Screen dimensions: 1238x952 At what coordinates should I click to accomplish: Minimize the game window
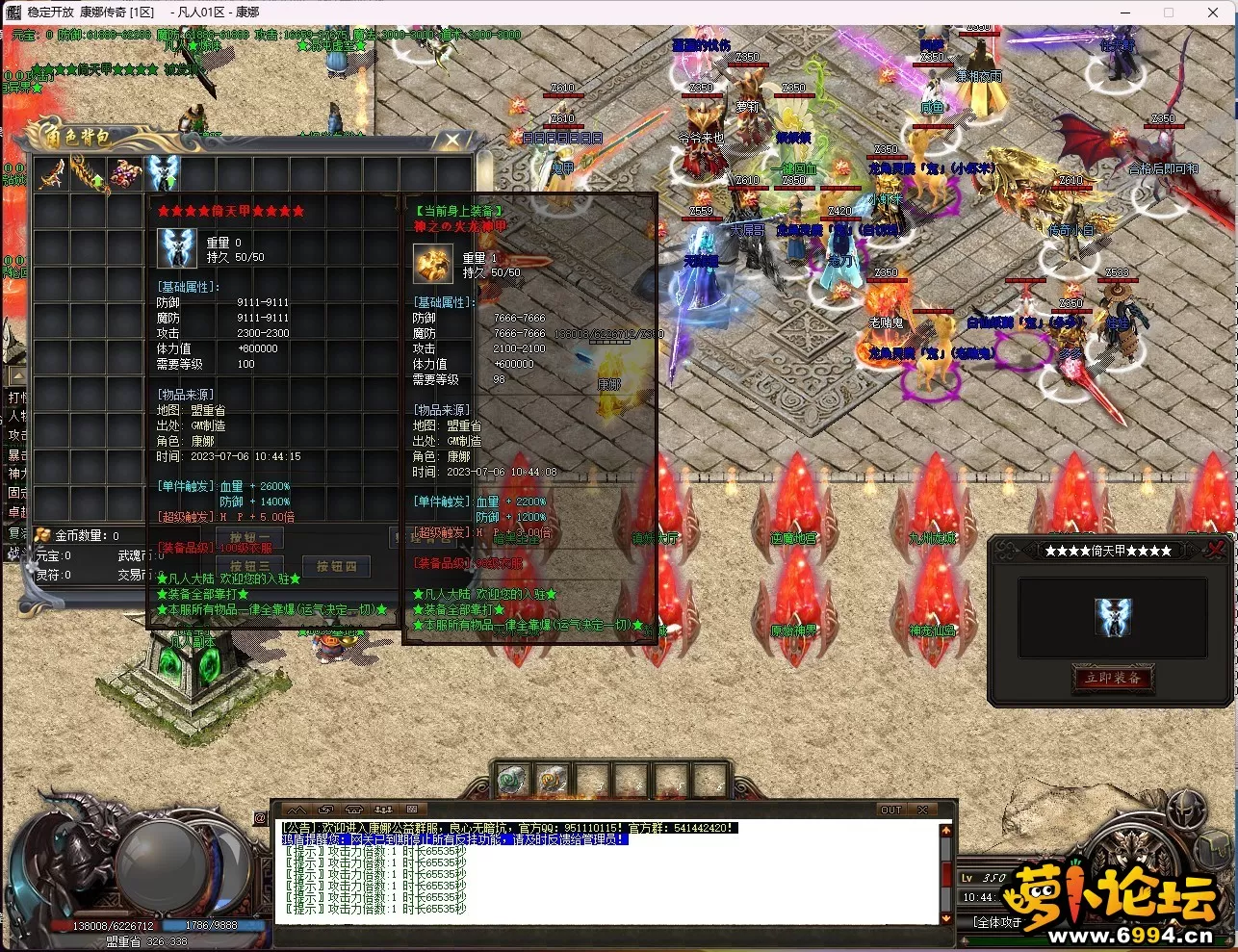coord(1125,13)
